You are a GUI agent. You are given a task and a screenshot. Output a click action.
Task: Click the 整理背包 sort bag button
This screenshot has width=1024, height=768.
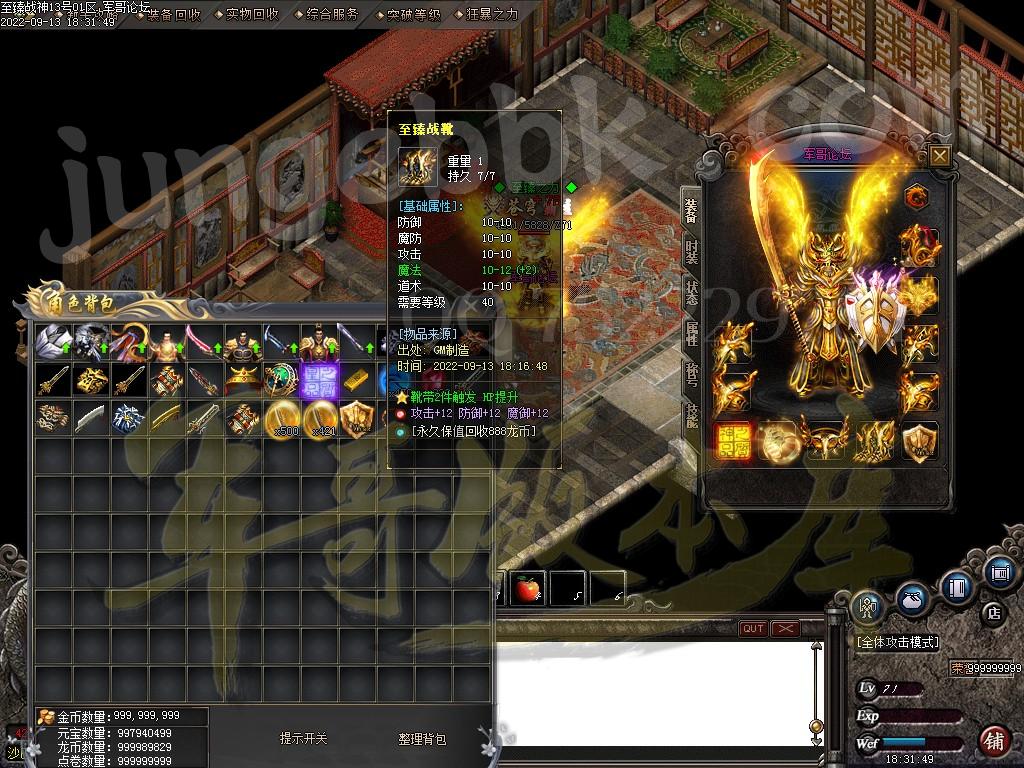pyautogui.click(x=422, y=739)
